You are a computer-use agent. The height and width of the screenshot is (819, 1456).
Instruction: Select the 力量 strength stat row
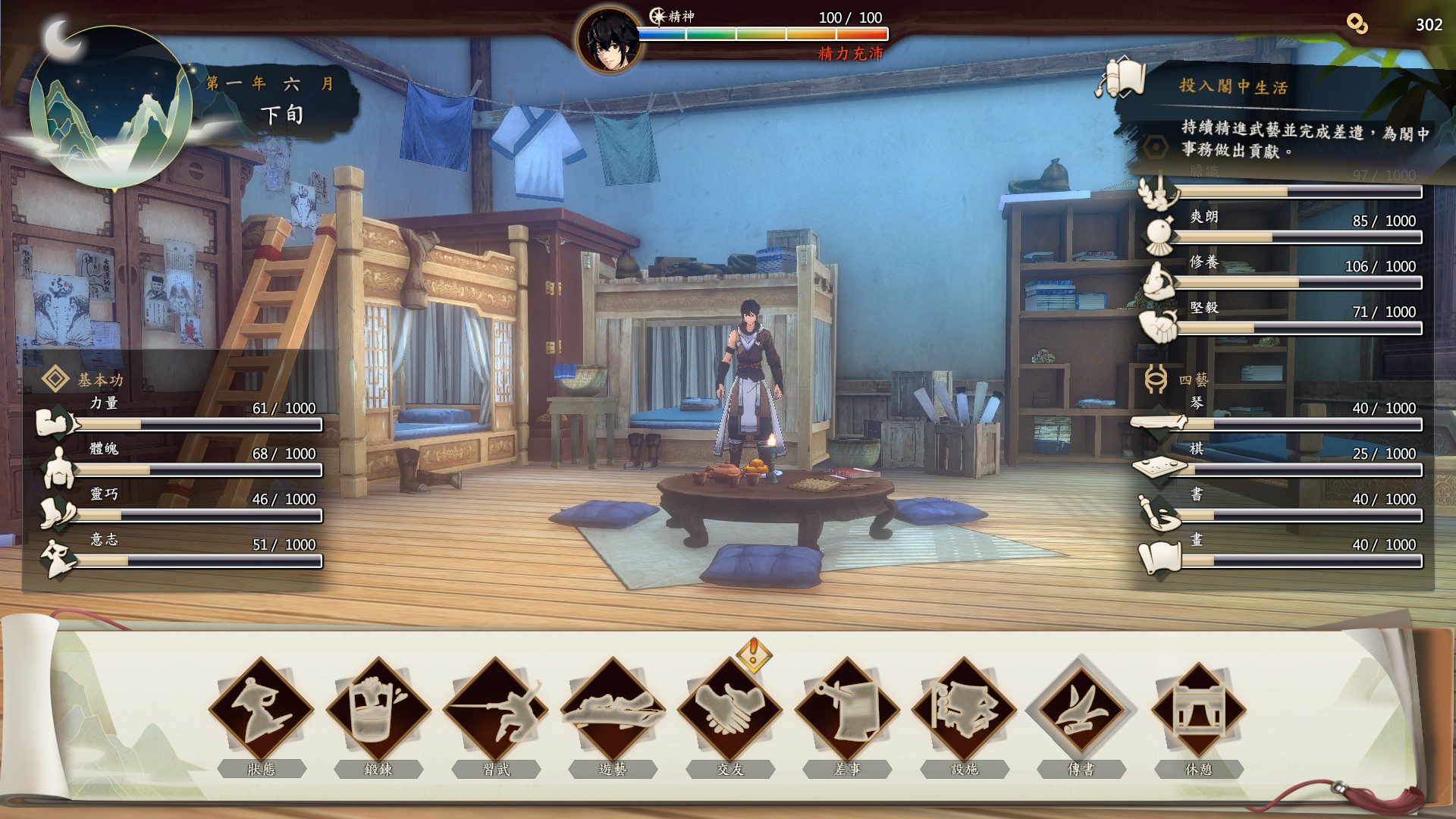click(x=182, y=416)
